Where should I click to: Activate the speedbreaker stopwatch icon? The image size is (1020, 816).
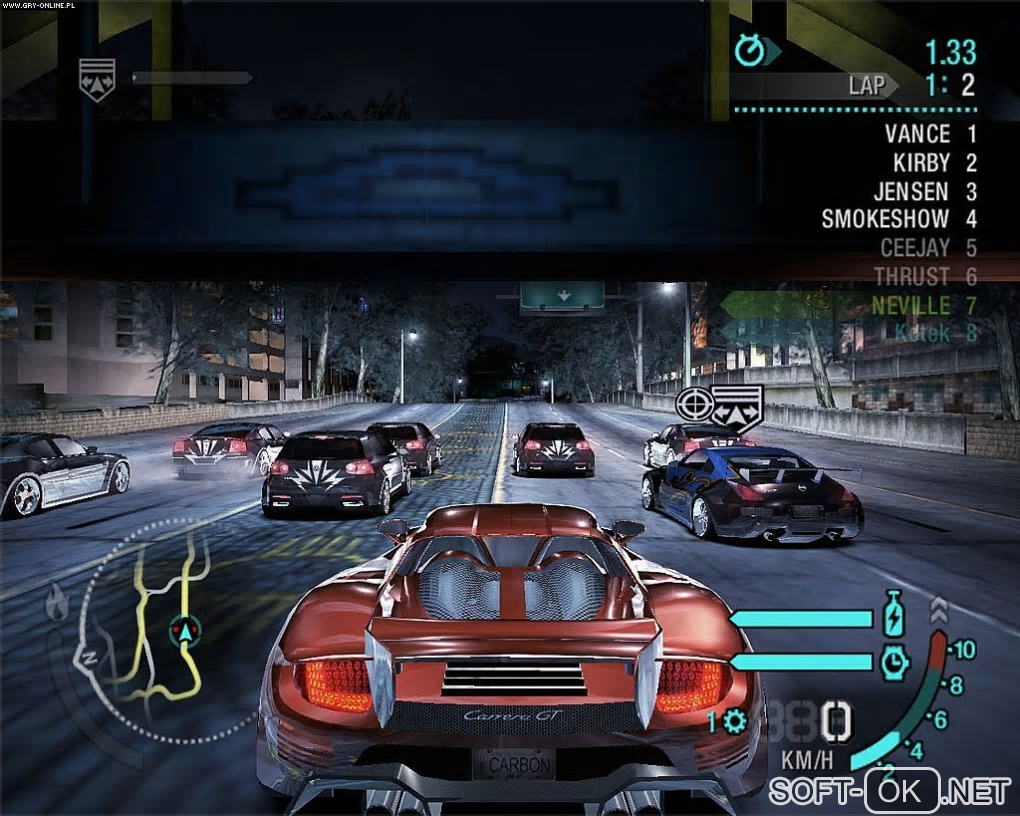click(893, 660)
